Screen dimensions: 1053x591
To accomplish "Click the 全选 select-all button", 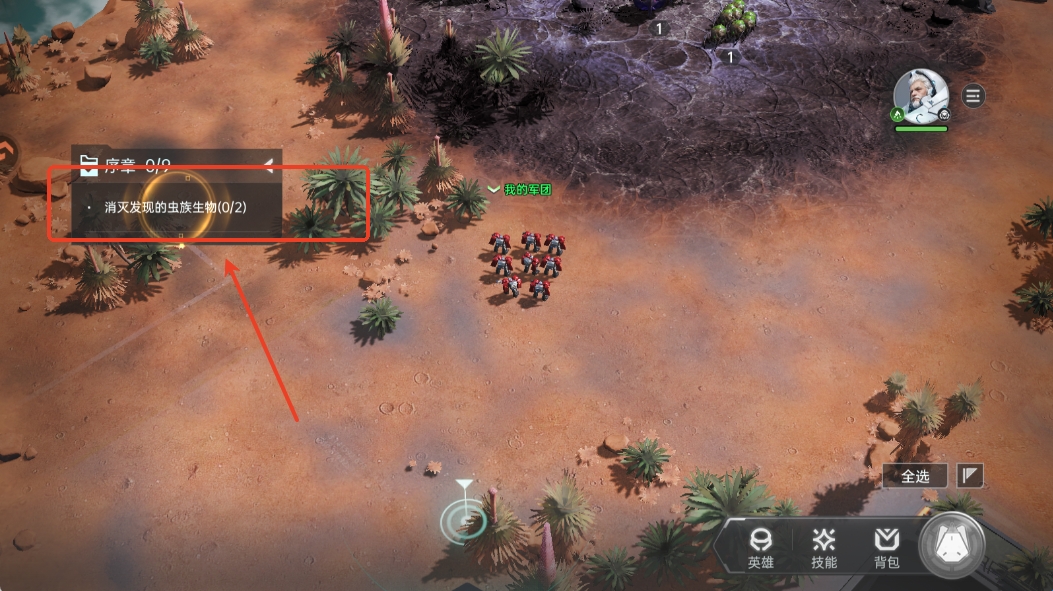I will (x=915, y=476).
